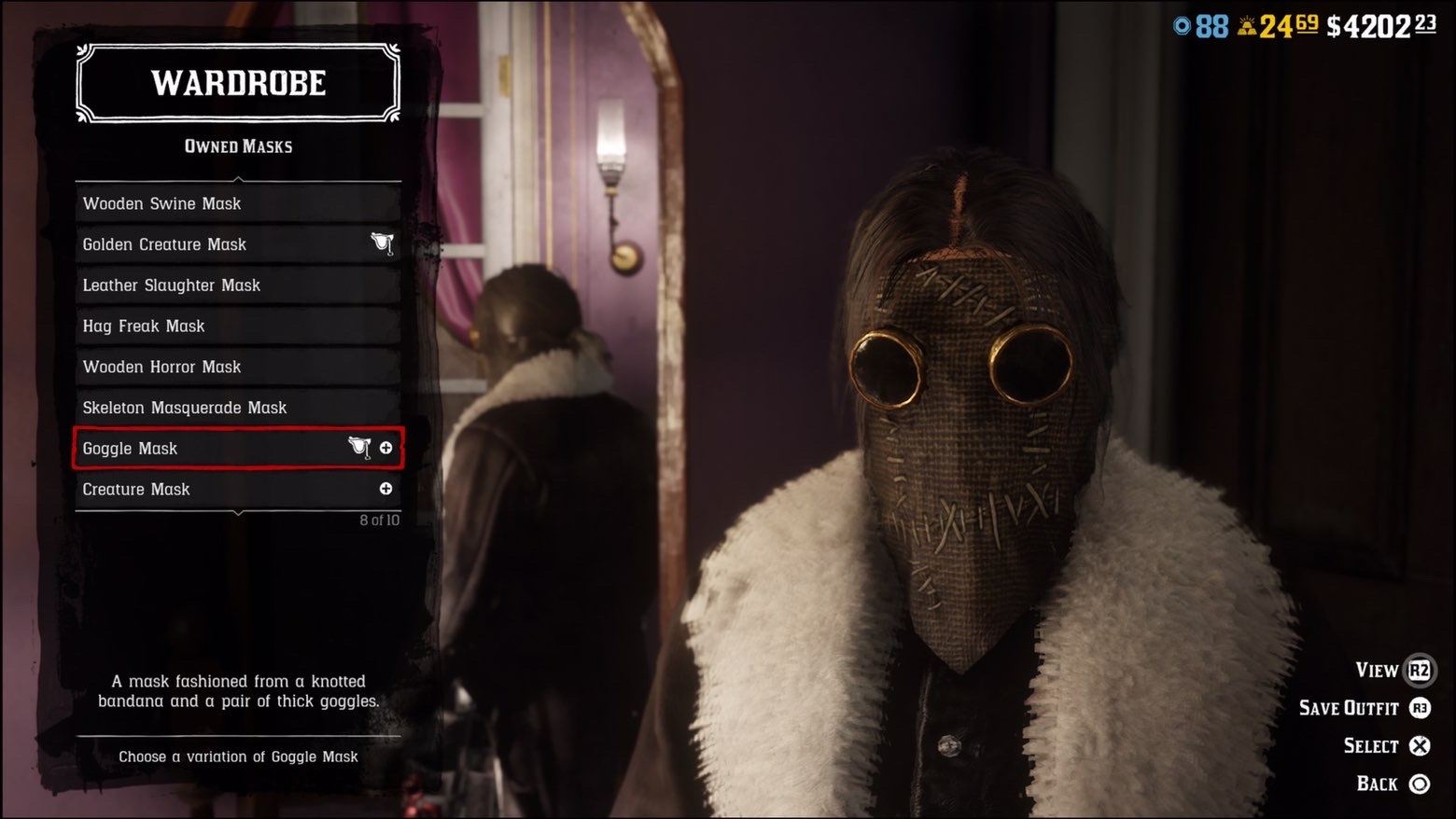1456x819 pixels.
Task: Click the Save Outfit option
Action: (x=1364, y=709)
